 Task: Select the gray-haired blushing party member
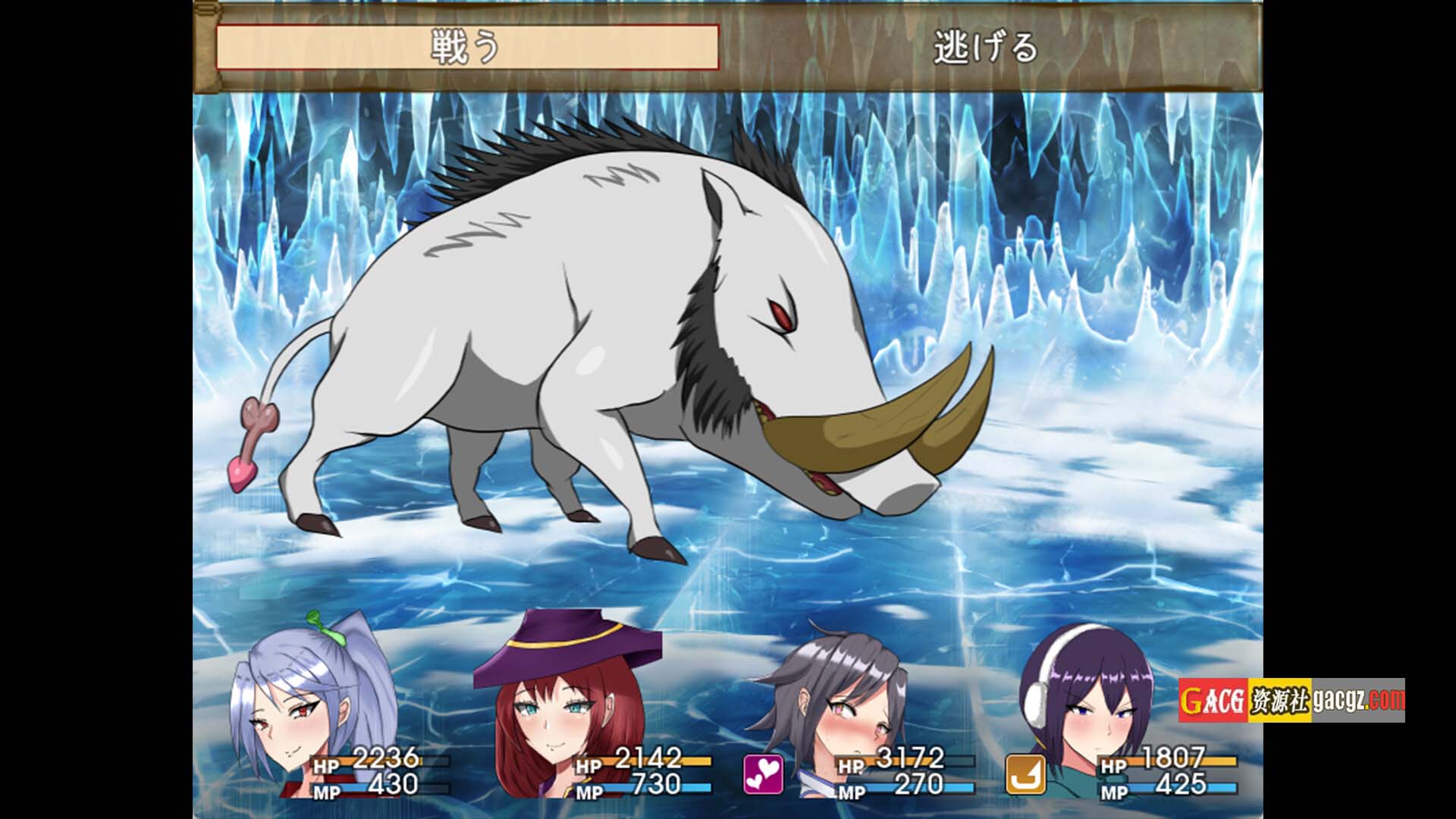click(834, 705)
